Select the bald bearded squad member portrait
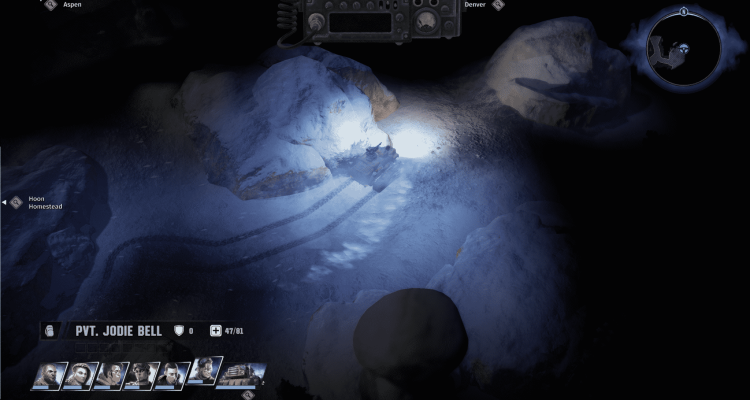 point(49,376)
